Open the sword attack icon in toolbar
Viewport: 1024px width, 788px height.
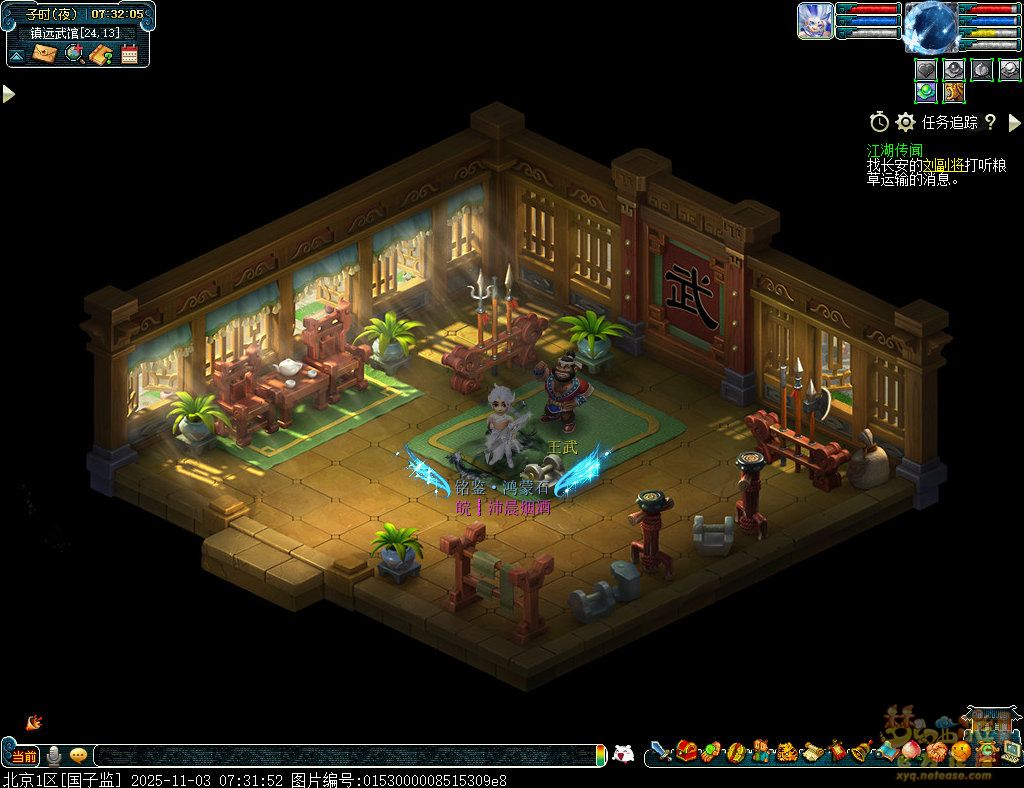click(660, 750)
